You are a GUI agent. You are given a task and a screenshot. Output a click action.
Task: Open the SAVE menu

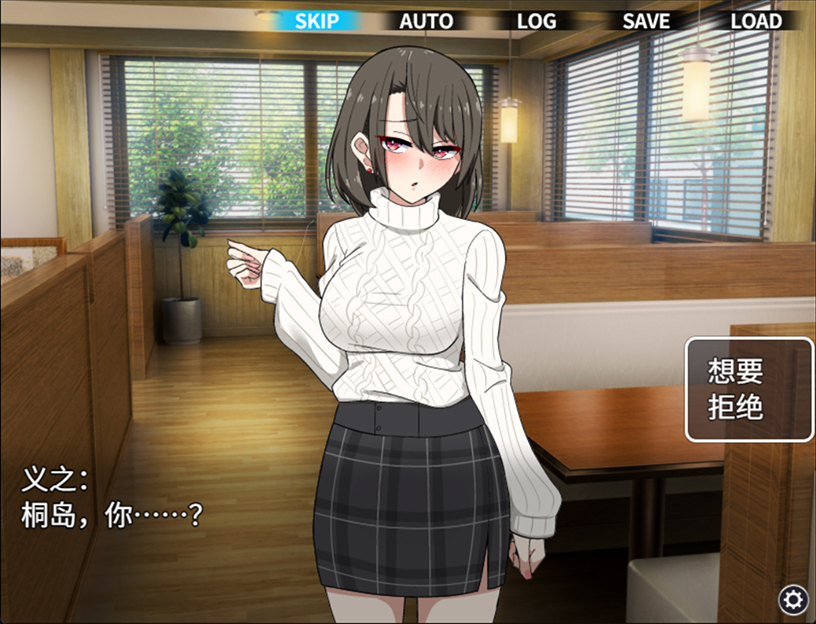click(x=646, y=20)
